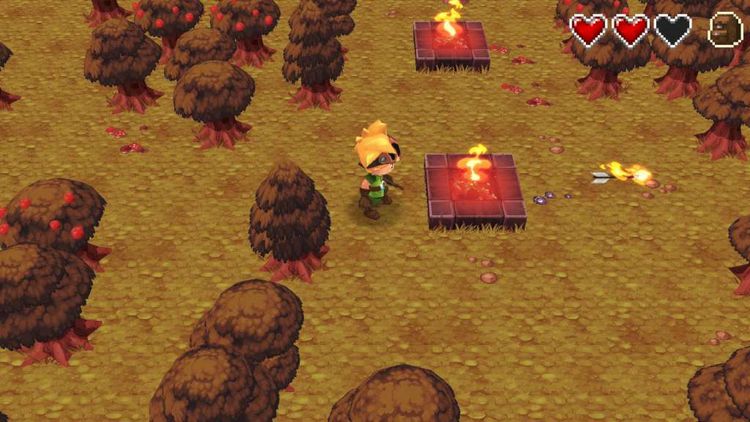Click the brown round item icon beside hearts

coord(725,30)
